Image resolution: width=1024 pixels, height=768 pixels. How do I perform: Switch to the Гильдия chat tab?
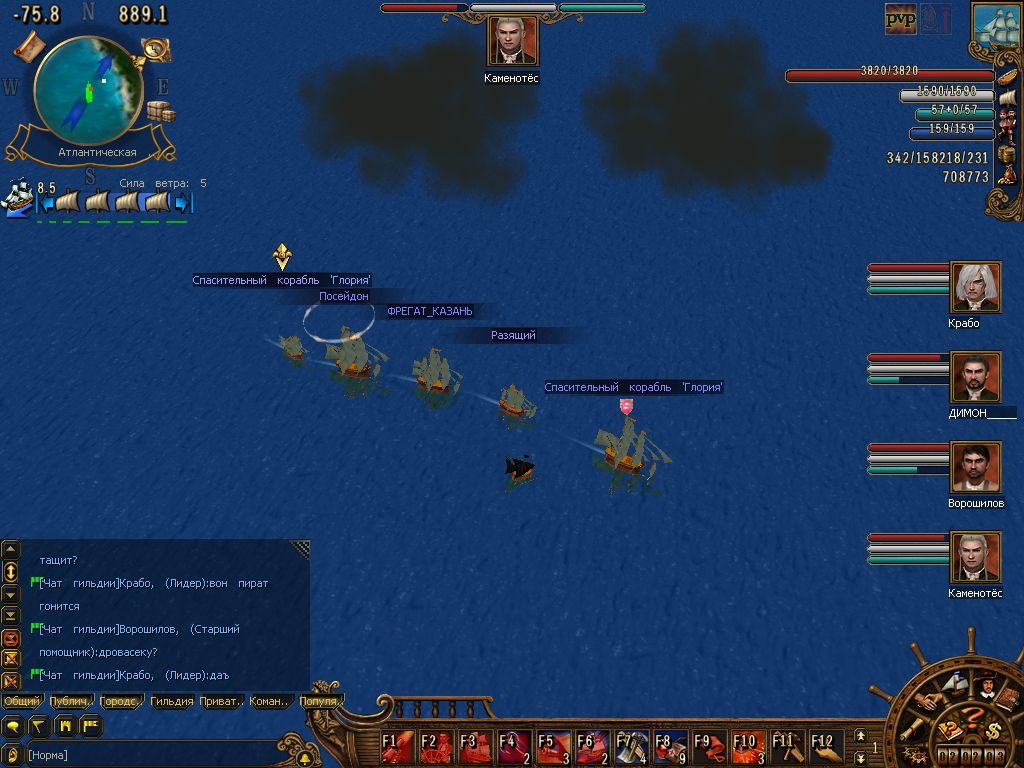172,701
